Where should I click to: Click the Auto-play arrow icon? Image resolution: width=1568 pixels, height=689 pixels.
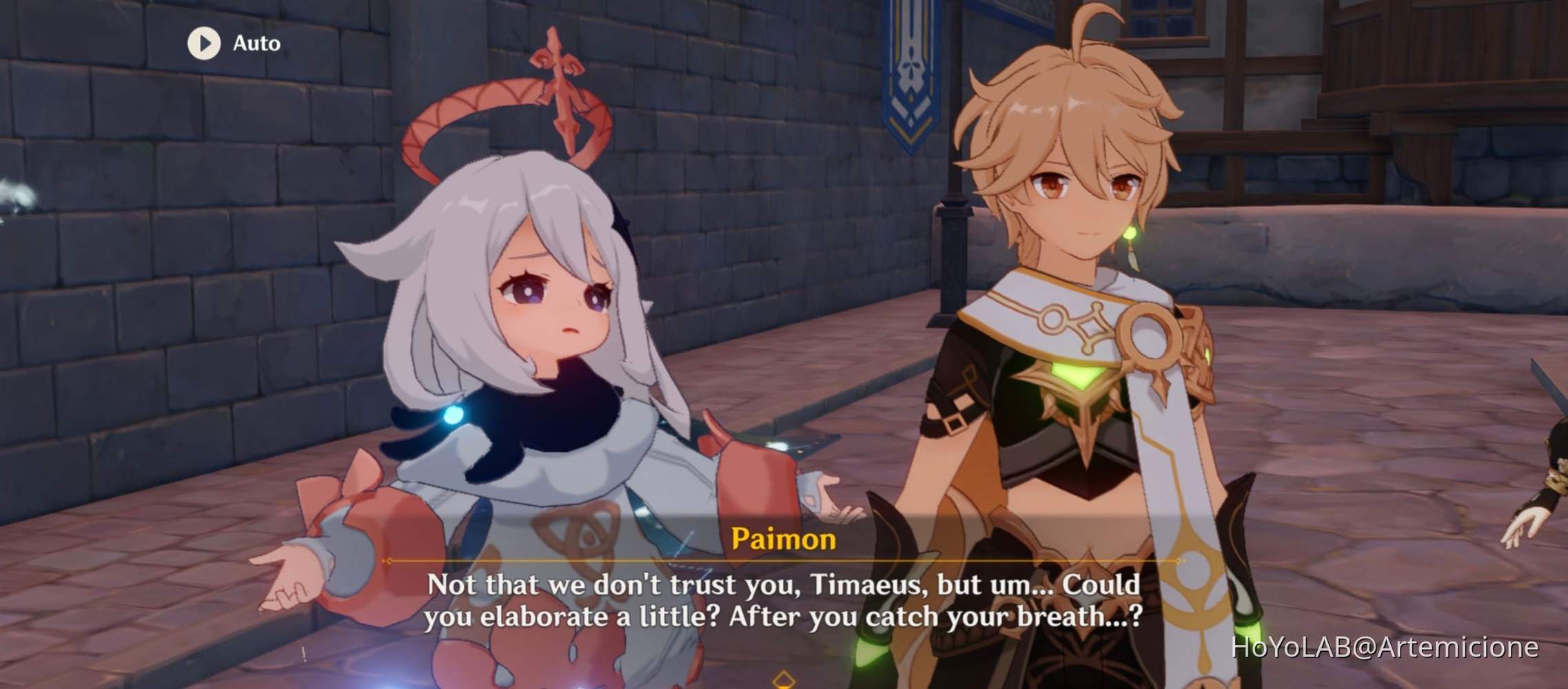203,44
